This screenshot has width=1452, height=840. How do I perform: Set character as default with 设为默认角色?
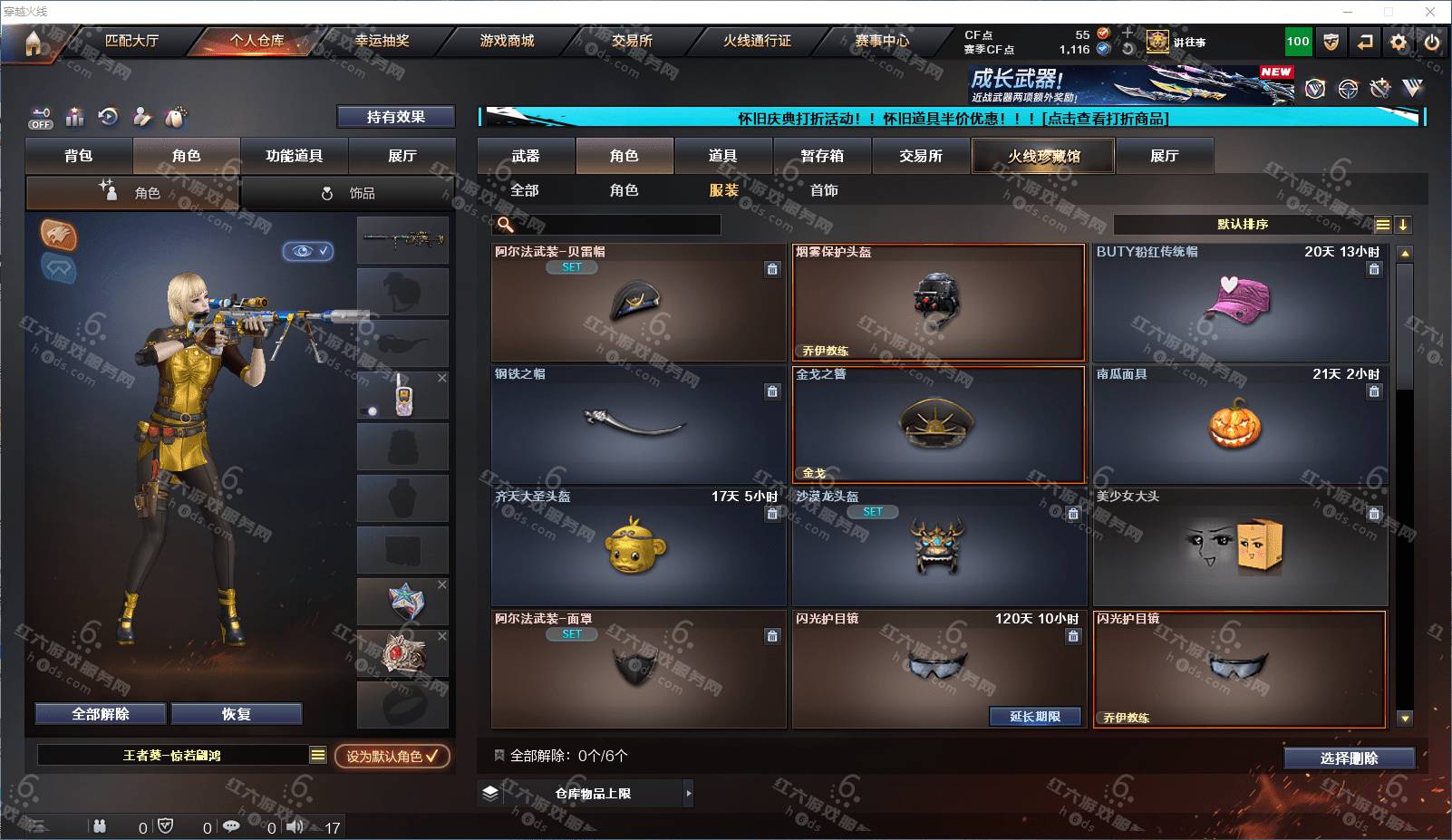392,756
